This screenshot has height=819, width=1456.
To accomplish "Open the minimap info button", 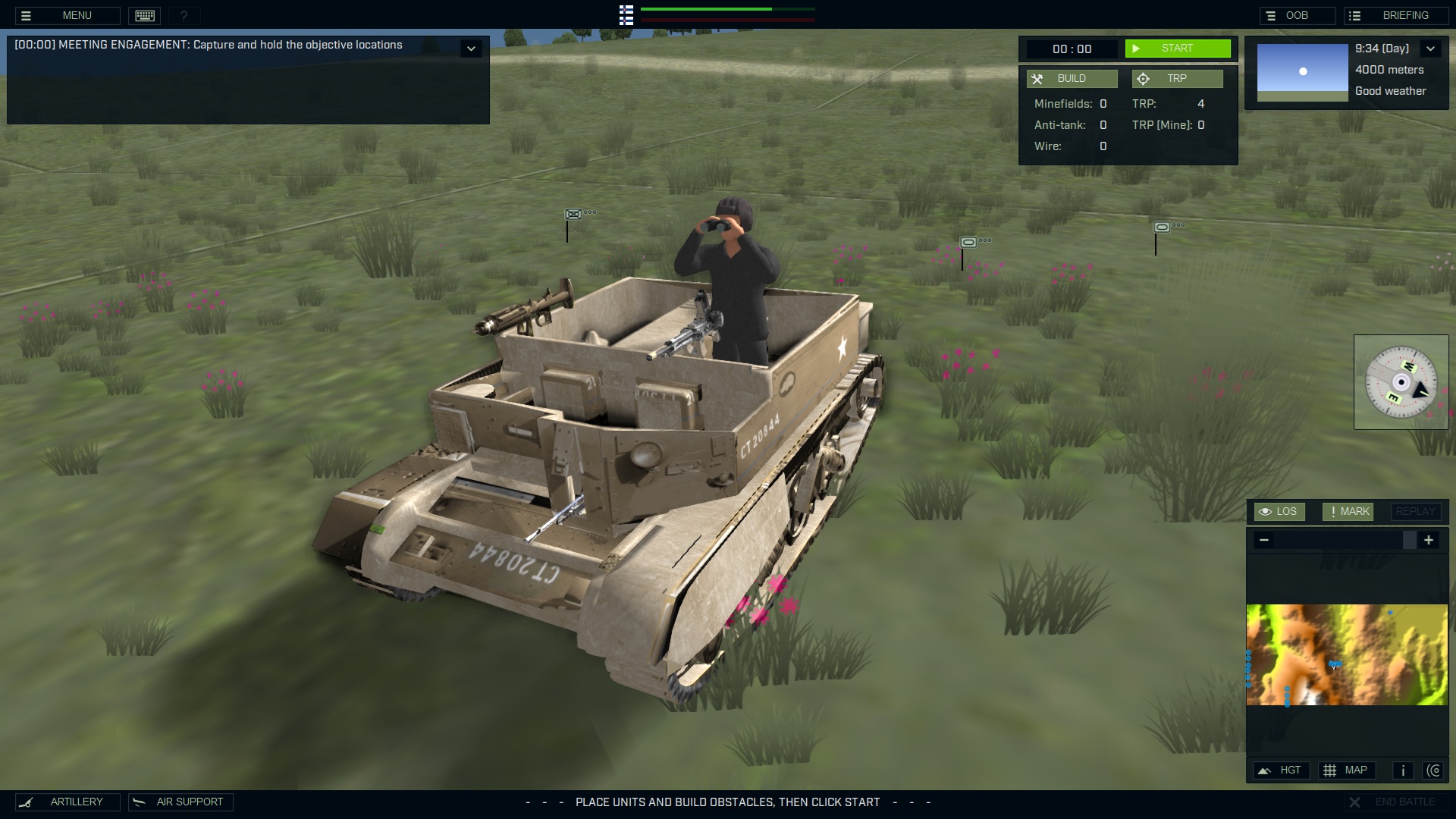I will click(x=1403, y=770).
